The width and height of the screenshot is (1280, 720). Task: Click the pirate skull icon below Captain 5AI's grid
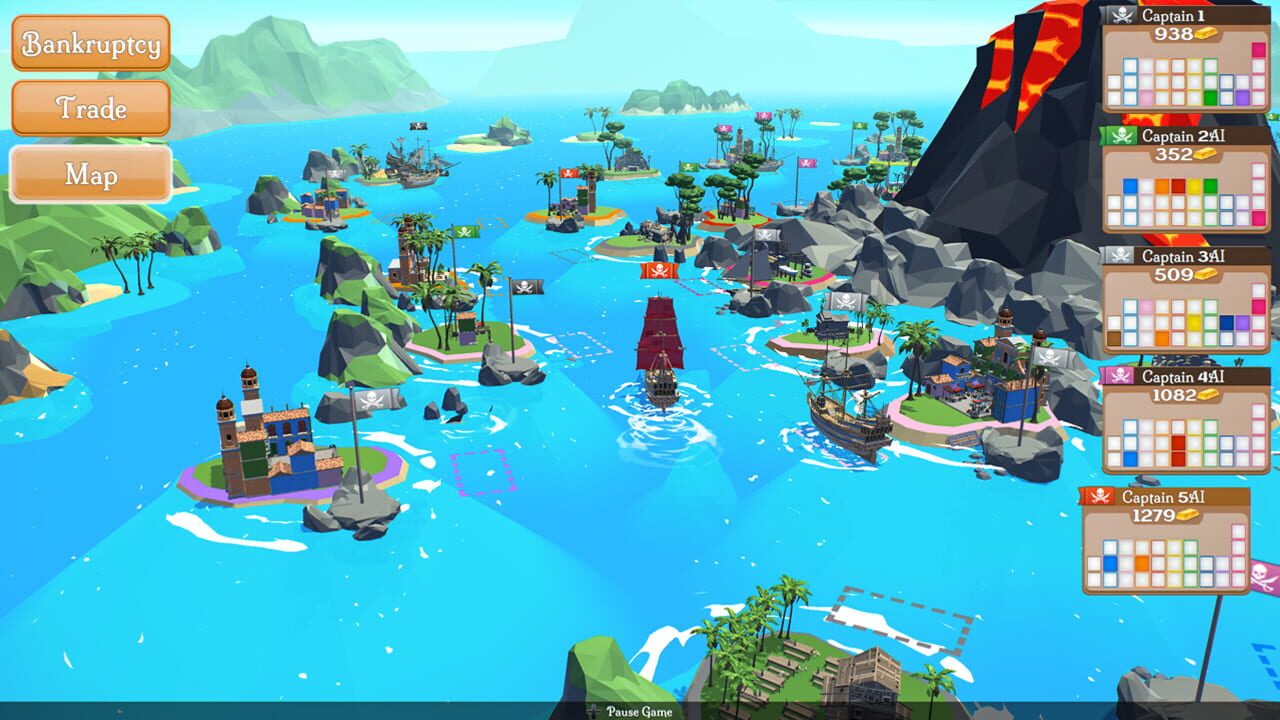1261,575
